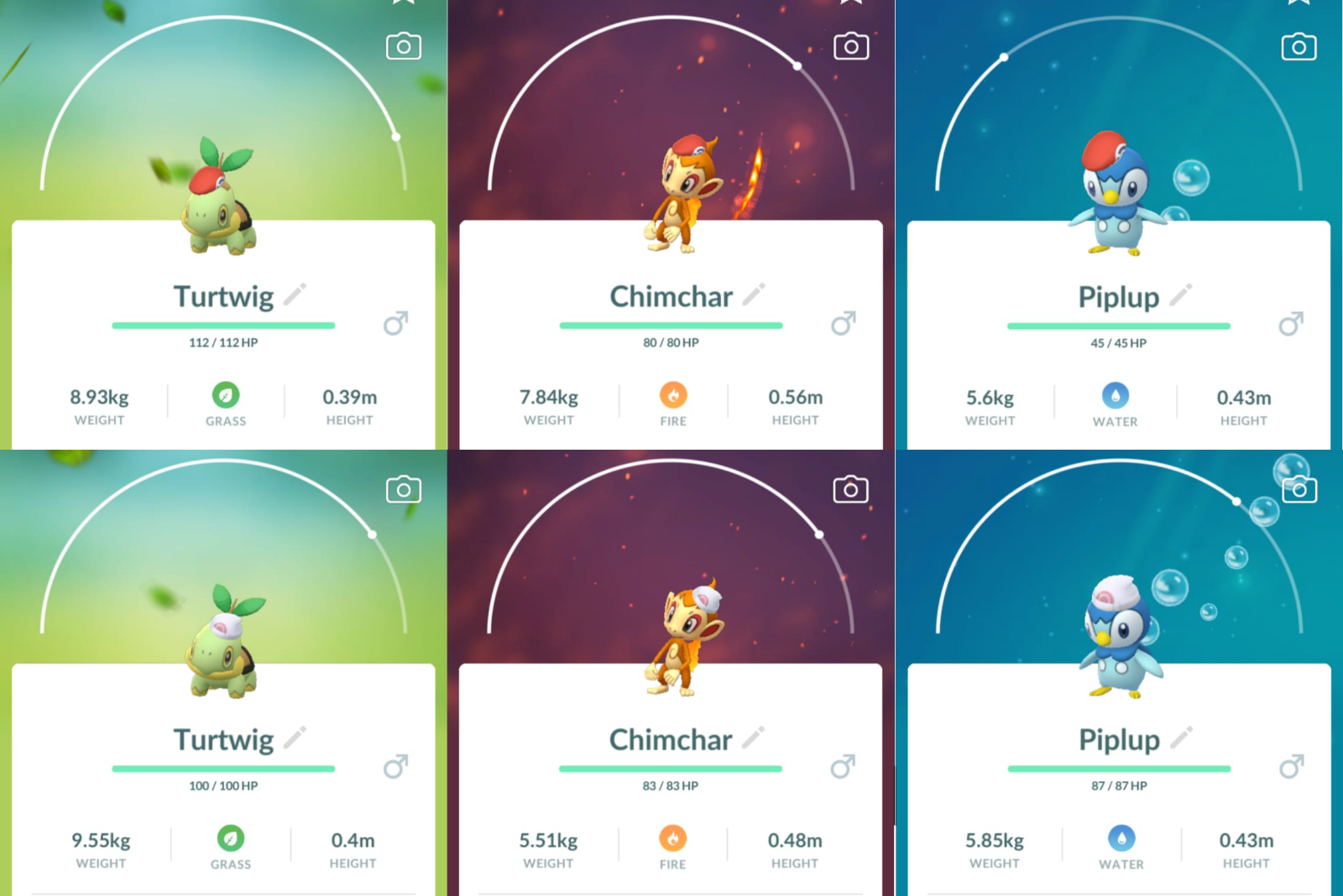Tap the male gender symbol beside Turtwig's HP
Screen dimensions: 1343x896
tap(395, 323)
